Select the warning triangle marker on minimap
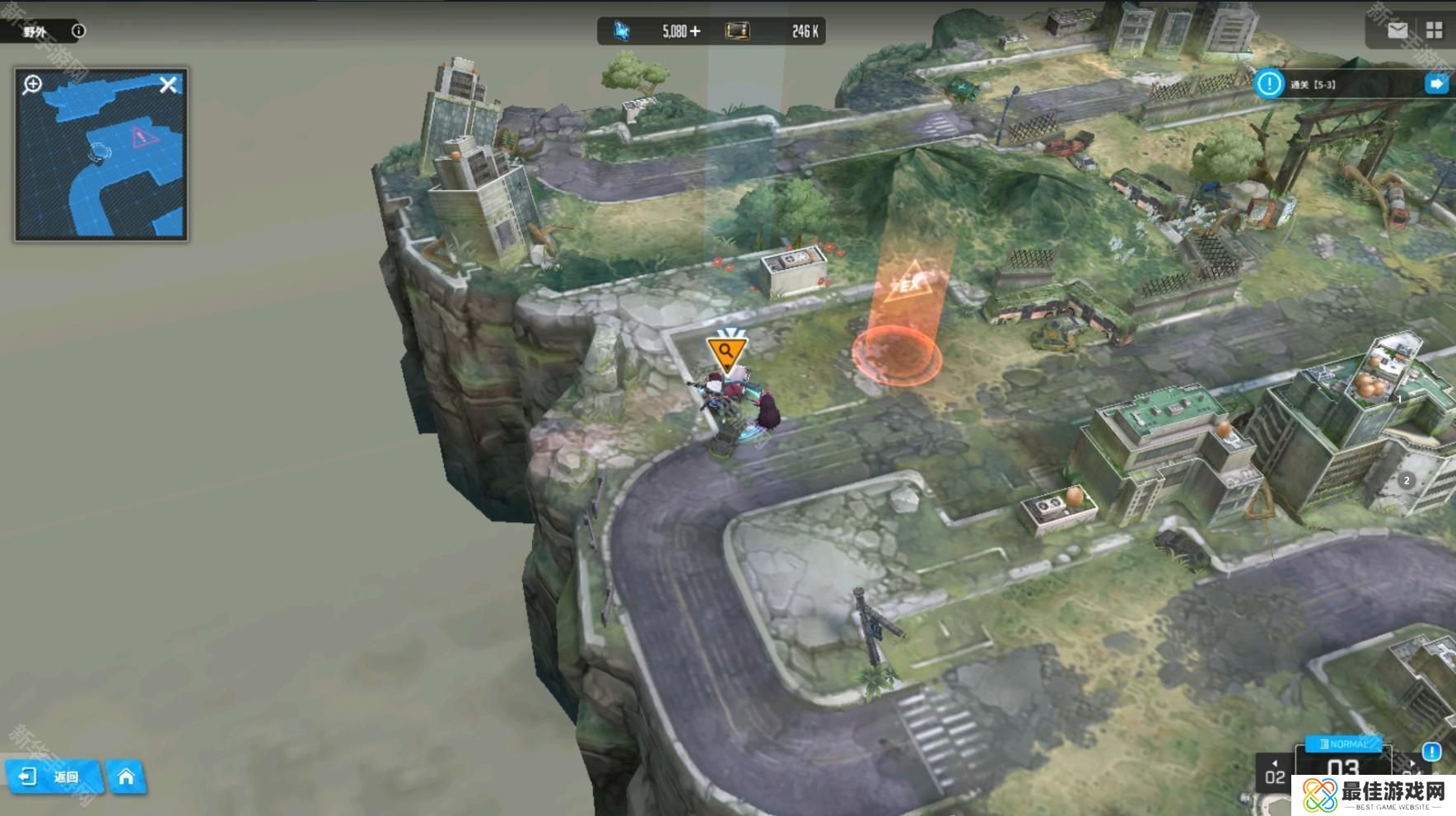Screen dimensions: 1456x816 [x=142, y=138]
